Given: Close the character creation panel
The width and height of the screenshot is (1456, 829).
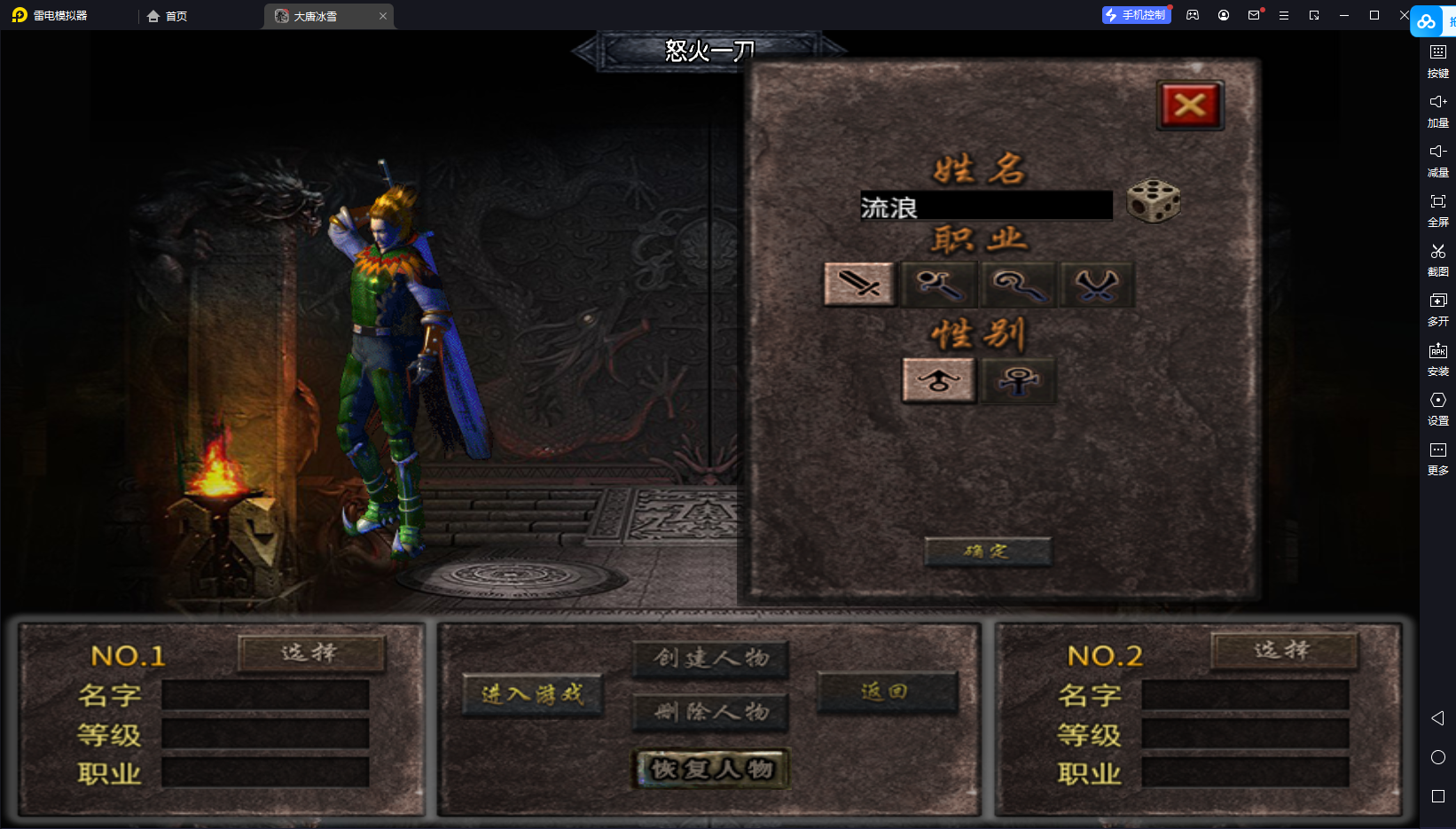Looking at the screenshot, I should tap(1190, 106).
